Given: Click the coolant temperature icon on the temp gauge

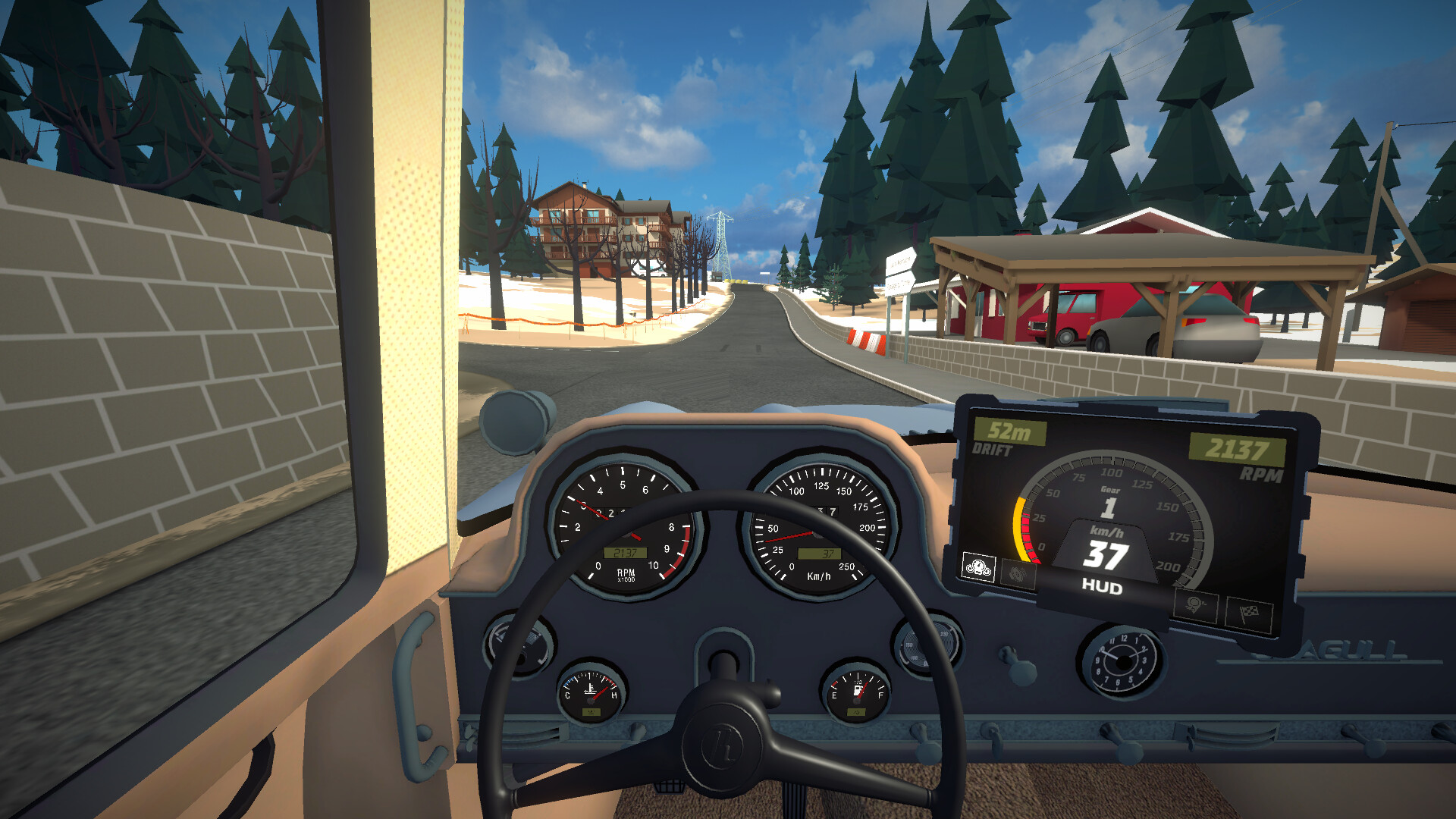Looking at the screenshot, I should (x=591, y=688).
